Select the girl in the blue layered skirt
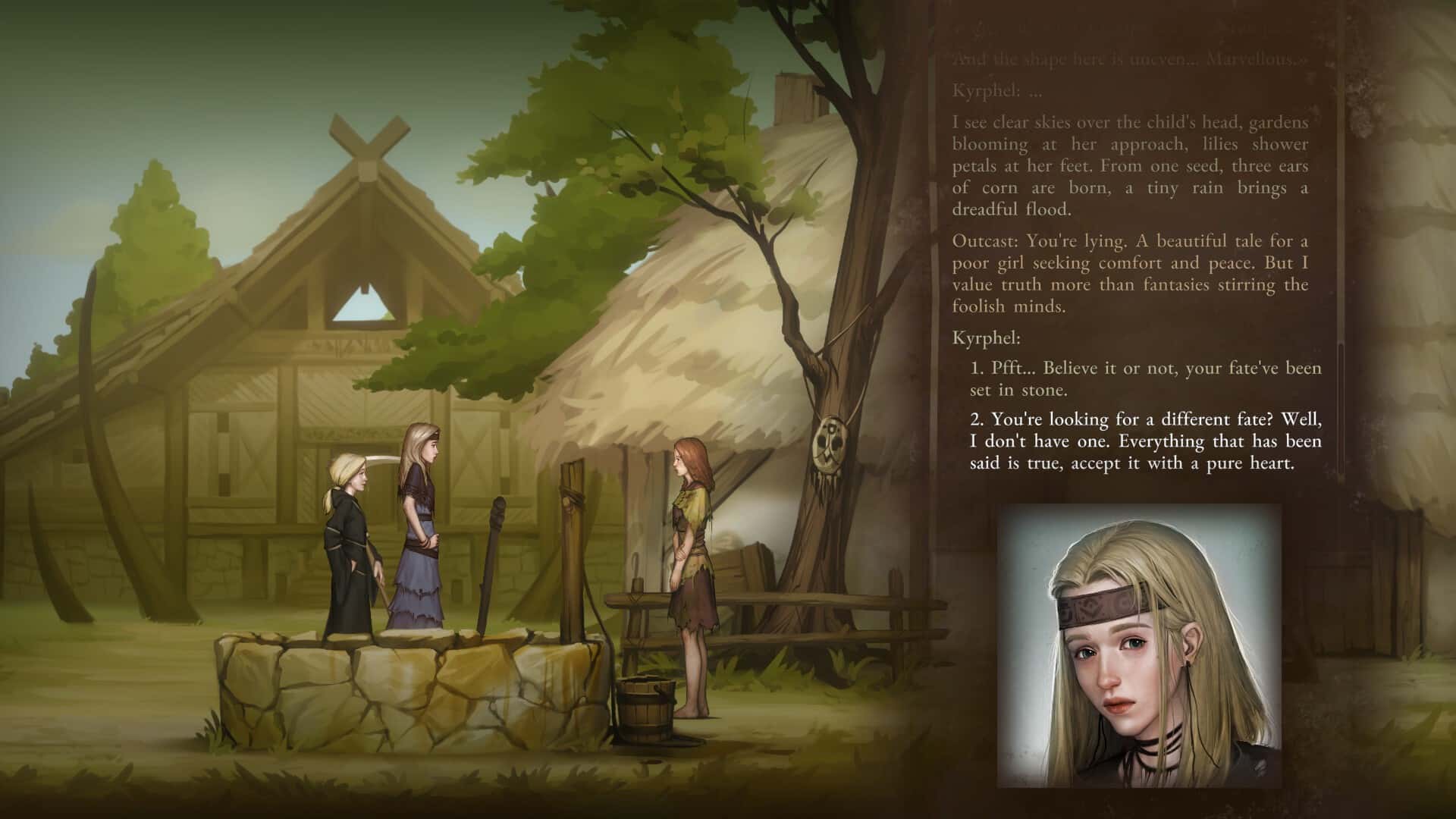Viewport: 1456px width, 819px height. coord(422,599)
